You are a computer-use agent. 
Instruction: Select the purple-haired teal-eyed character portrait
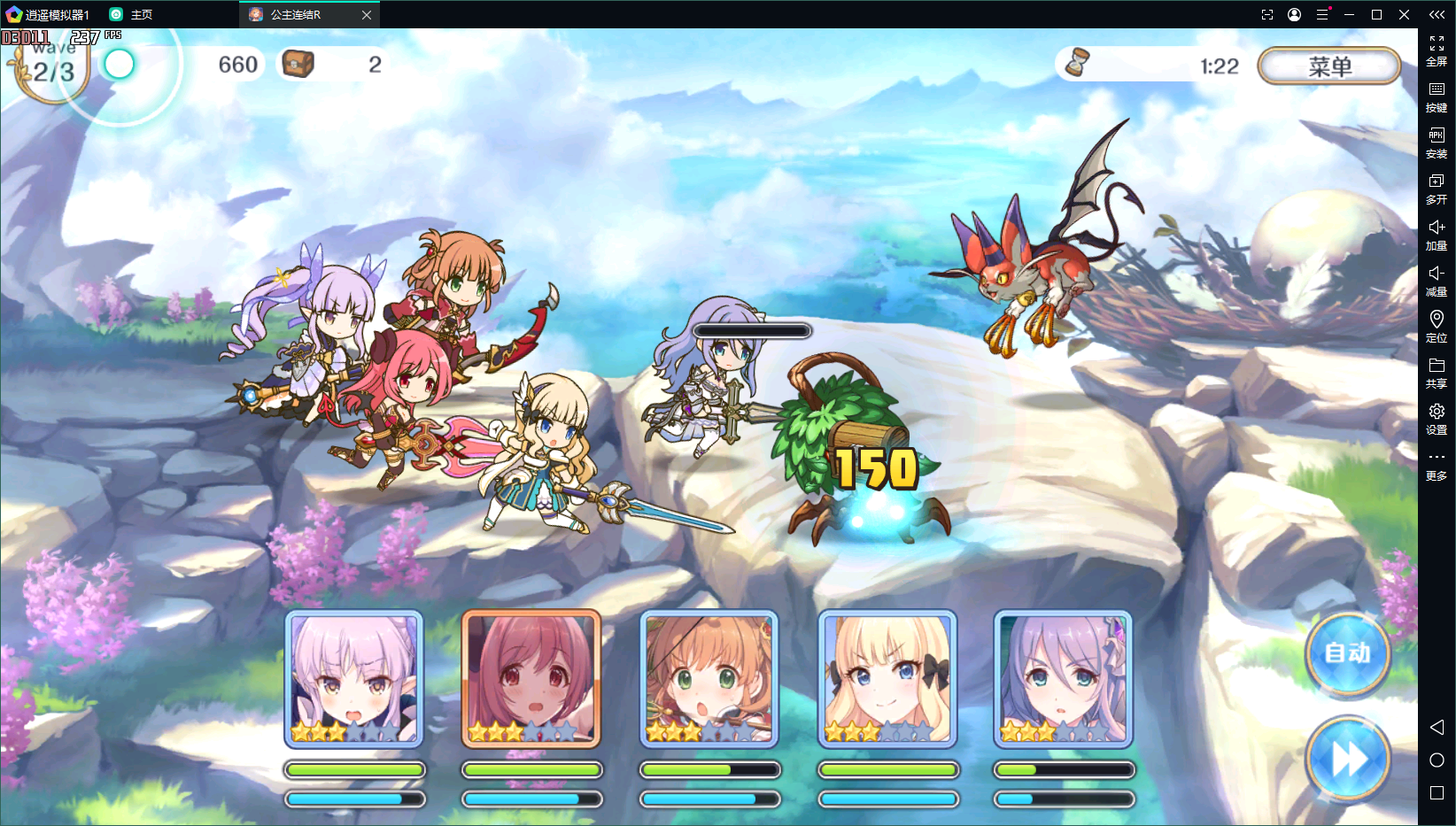click(1063, 679)
